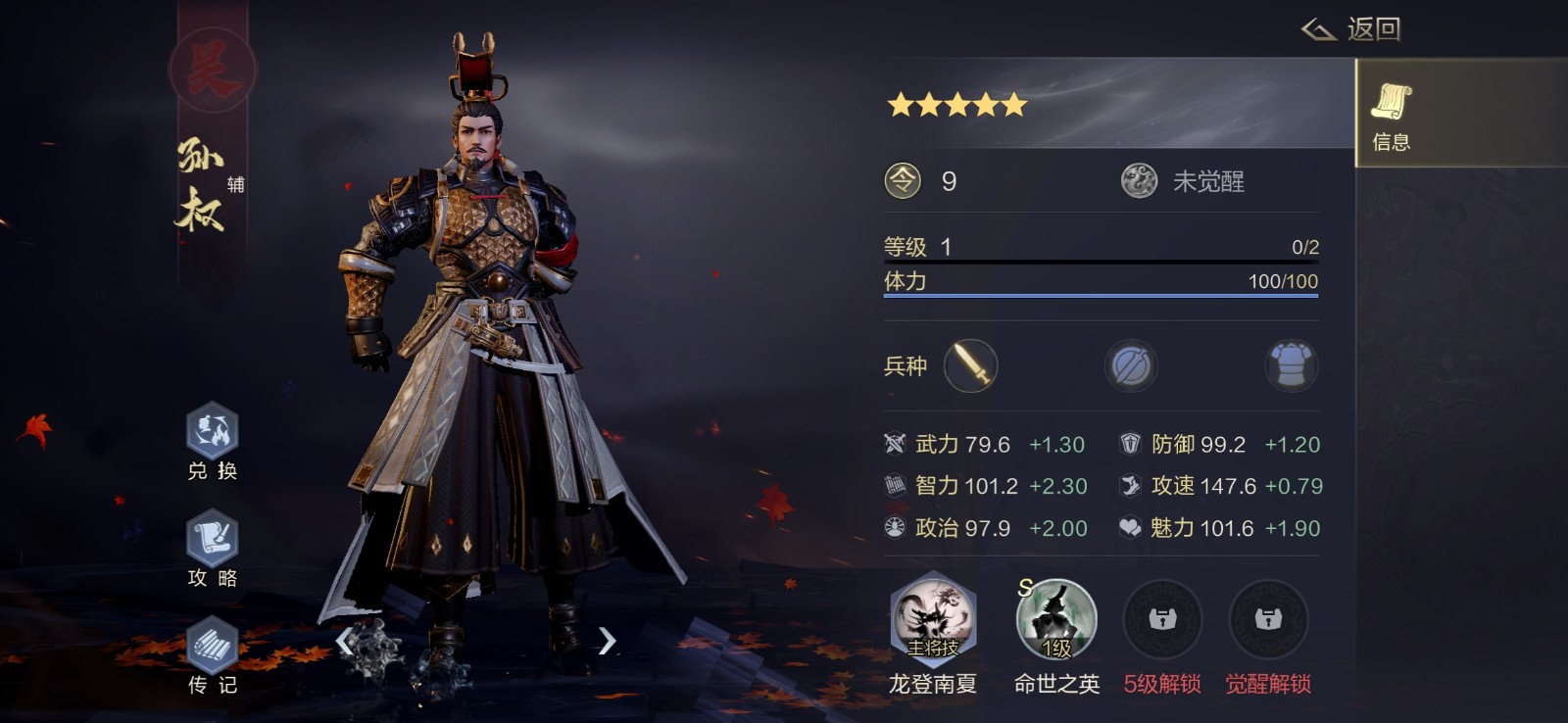Image resolution: width=1568 pixels, height=723 pixels.
Task: Click the locked 觉醒解锁 skill slot
Action: [x=1271, y=619]
